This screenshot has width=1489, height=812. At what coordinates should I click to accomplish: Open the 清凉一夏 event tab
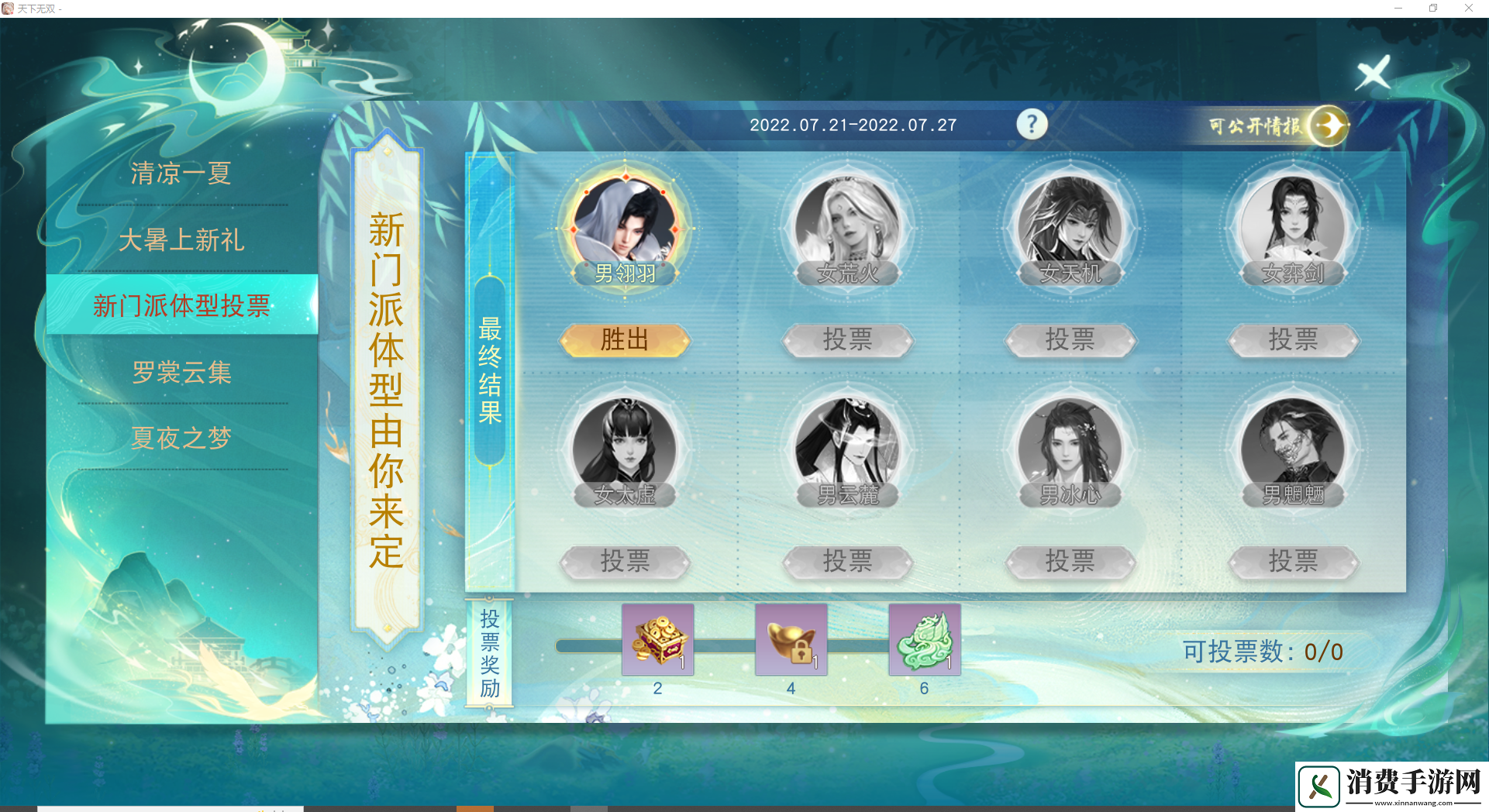181,173
